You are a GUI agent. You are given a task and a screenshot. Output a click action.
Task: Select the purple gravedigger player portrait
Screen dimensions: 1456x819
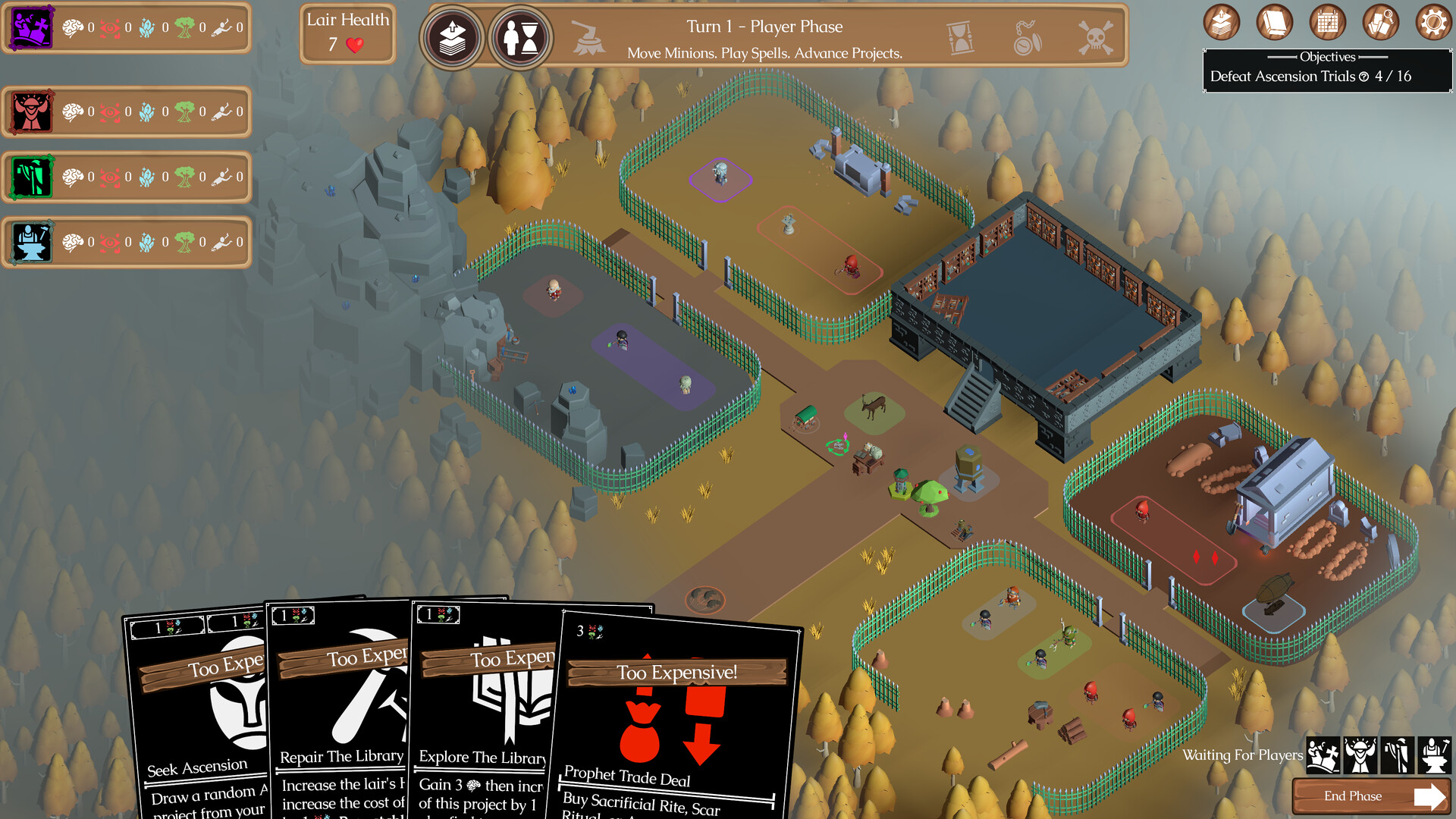32,28
